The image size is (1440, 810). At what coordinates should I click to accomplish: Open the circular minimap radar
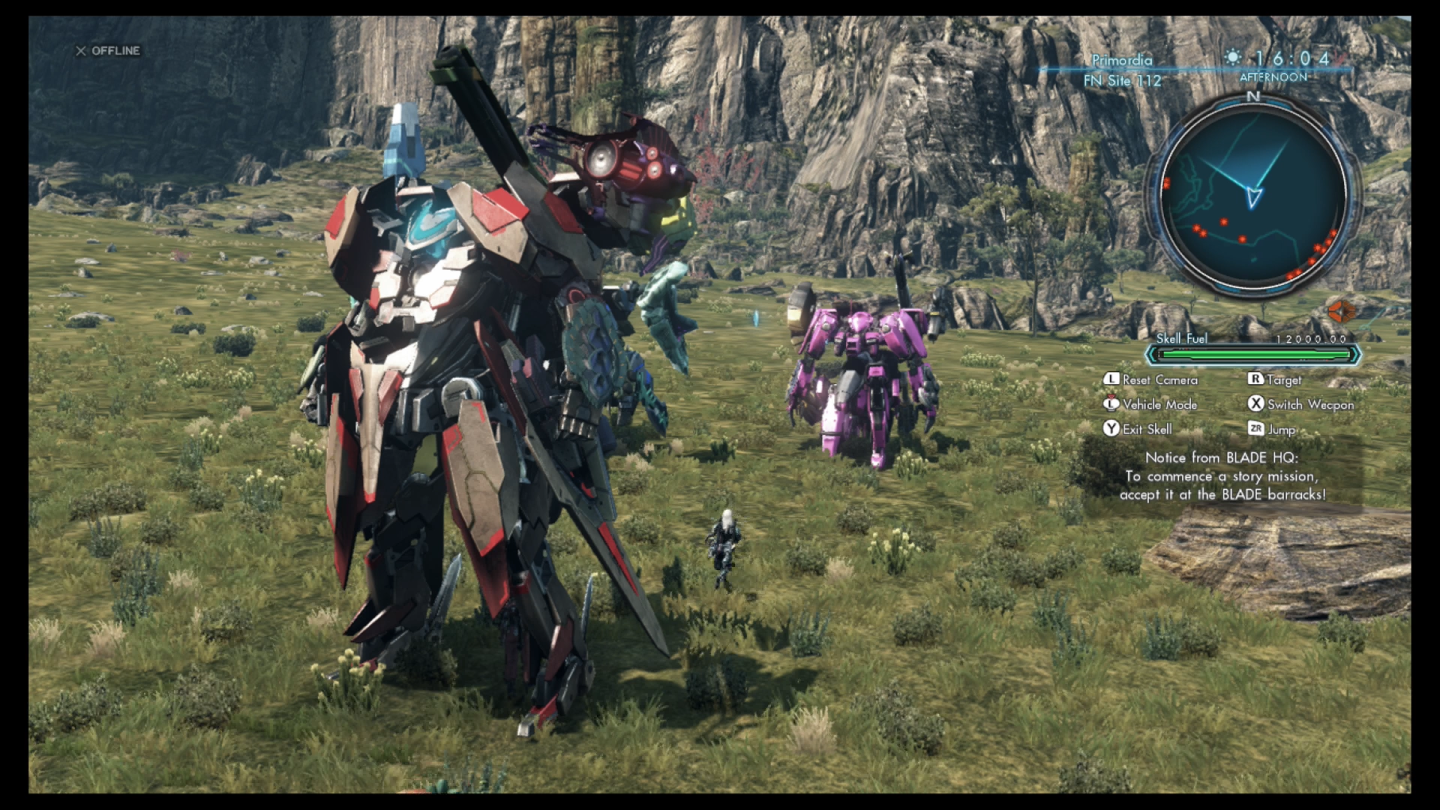point(1252,198)
